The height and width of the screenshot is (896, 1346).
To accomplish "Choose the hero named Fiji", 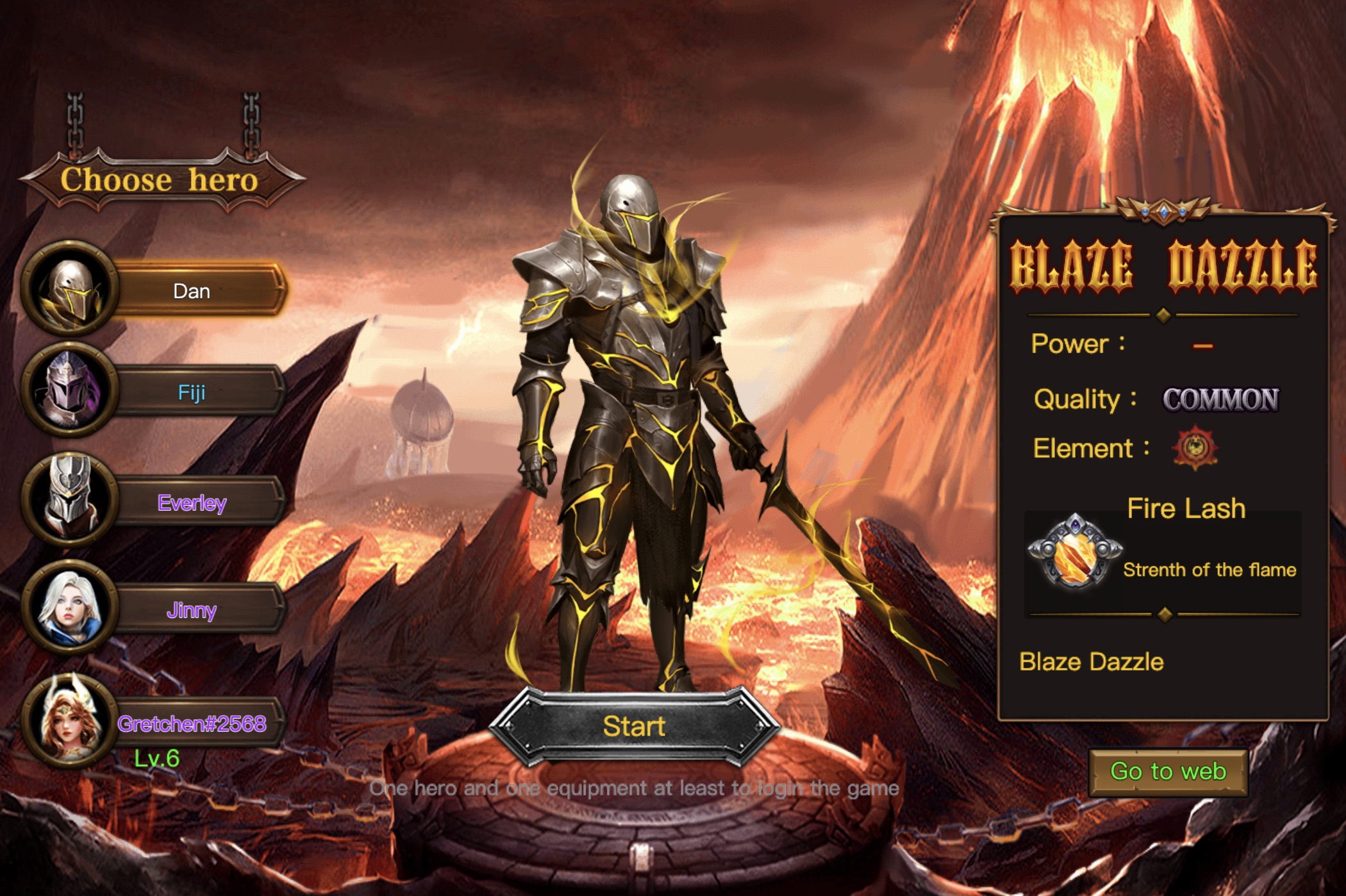I will 191,392.
